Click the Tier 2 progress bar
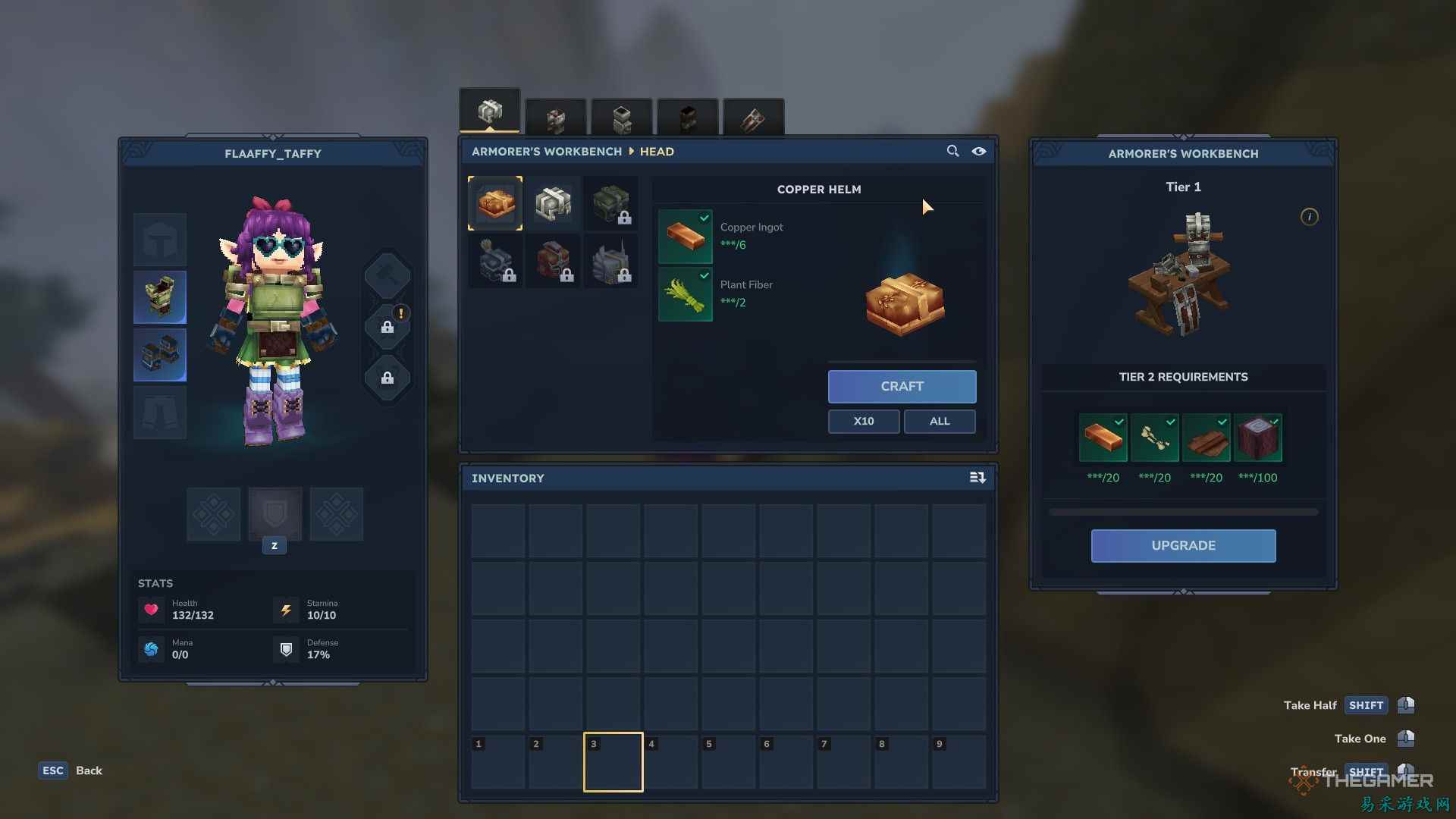1456x819 pixels. coord(1183,511)
